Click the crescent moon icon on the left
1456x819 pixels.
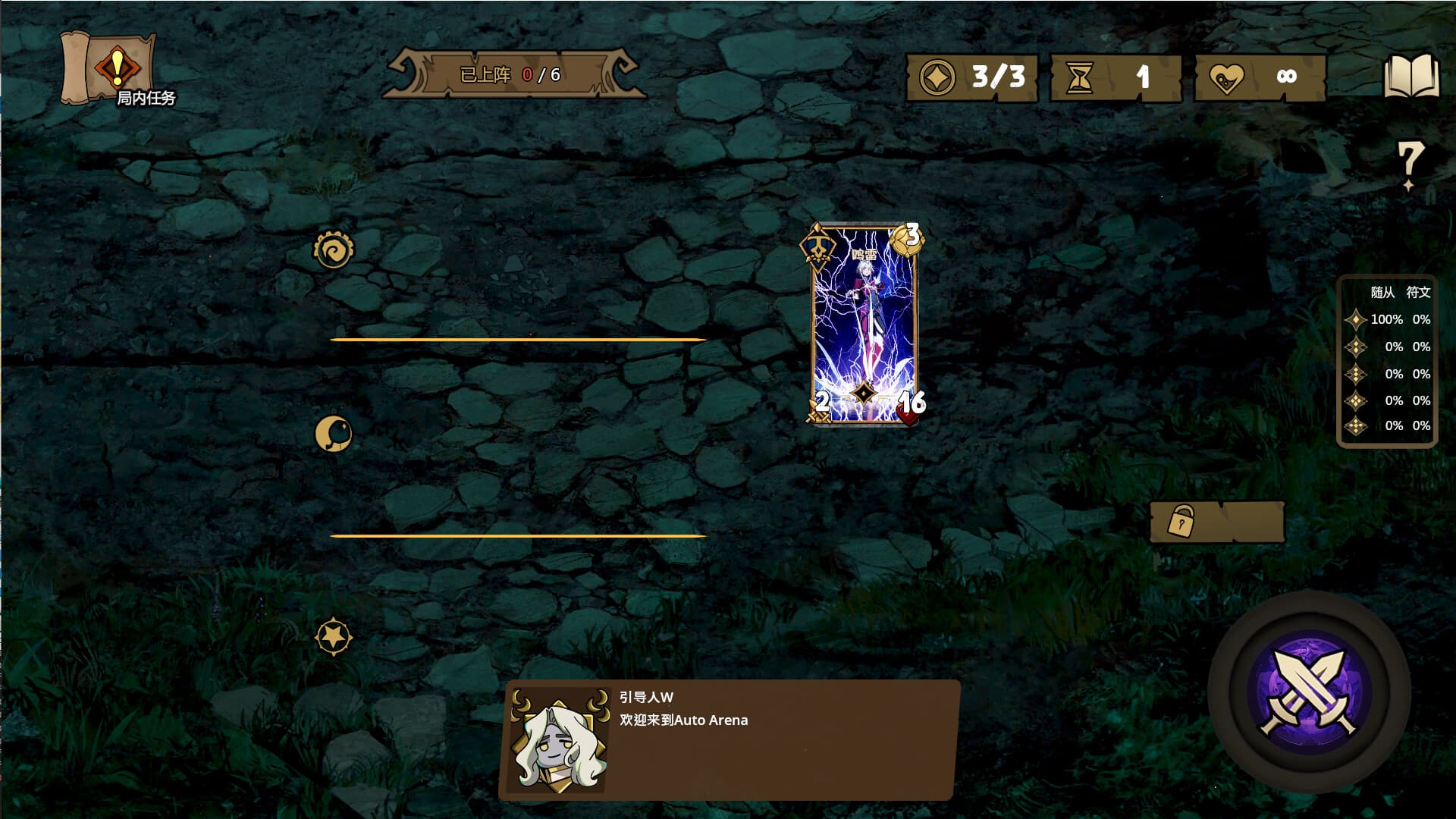[334, 432]
